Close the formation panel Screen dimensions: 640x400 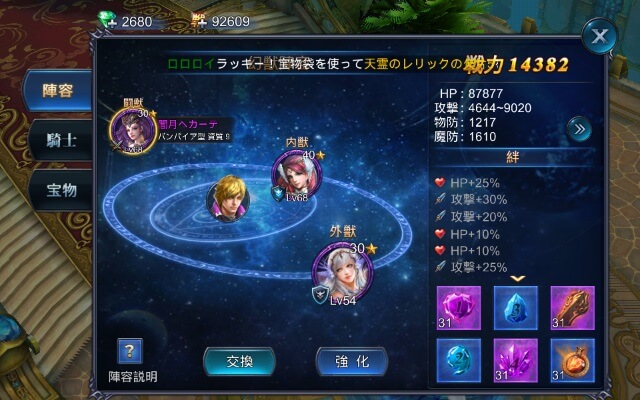click(599, 38)
